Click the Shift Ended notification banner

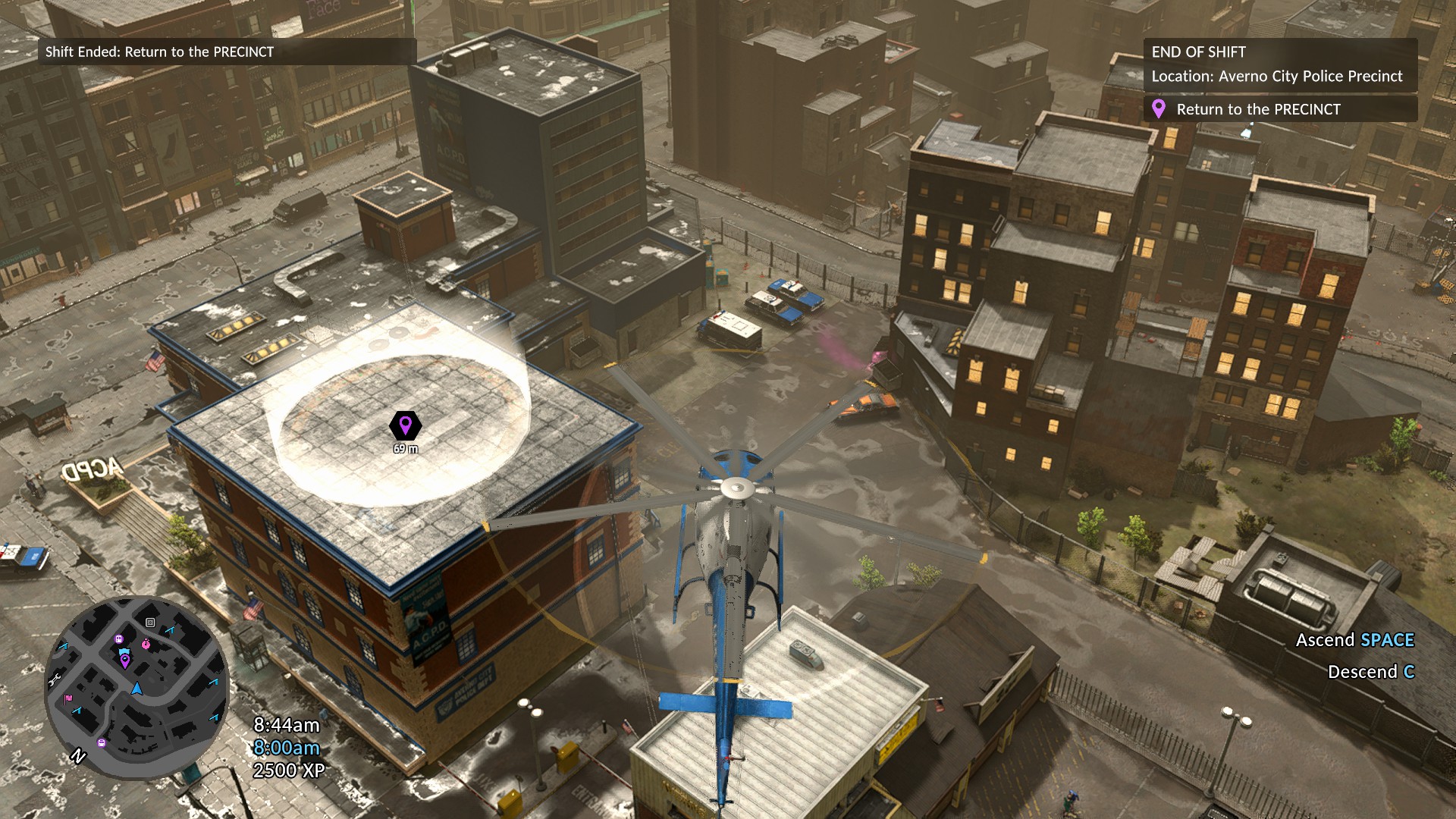(227, 52)
